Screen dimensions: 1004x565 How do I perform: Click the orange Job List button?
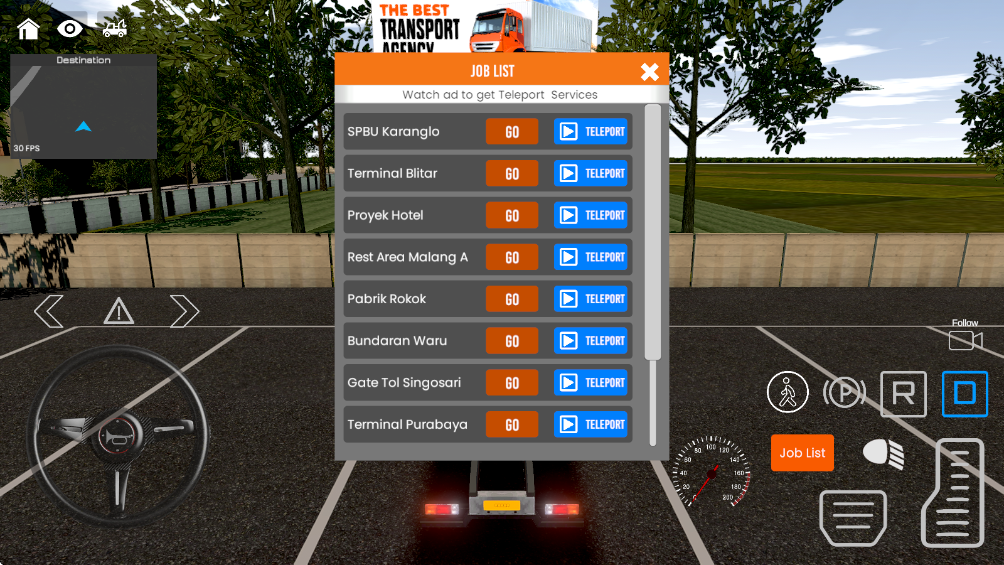802,453
